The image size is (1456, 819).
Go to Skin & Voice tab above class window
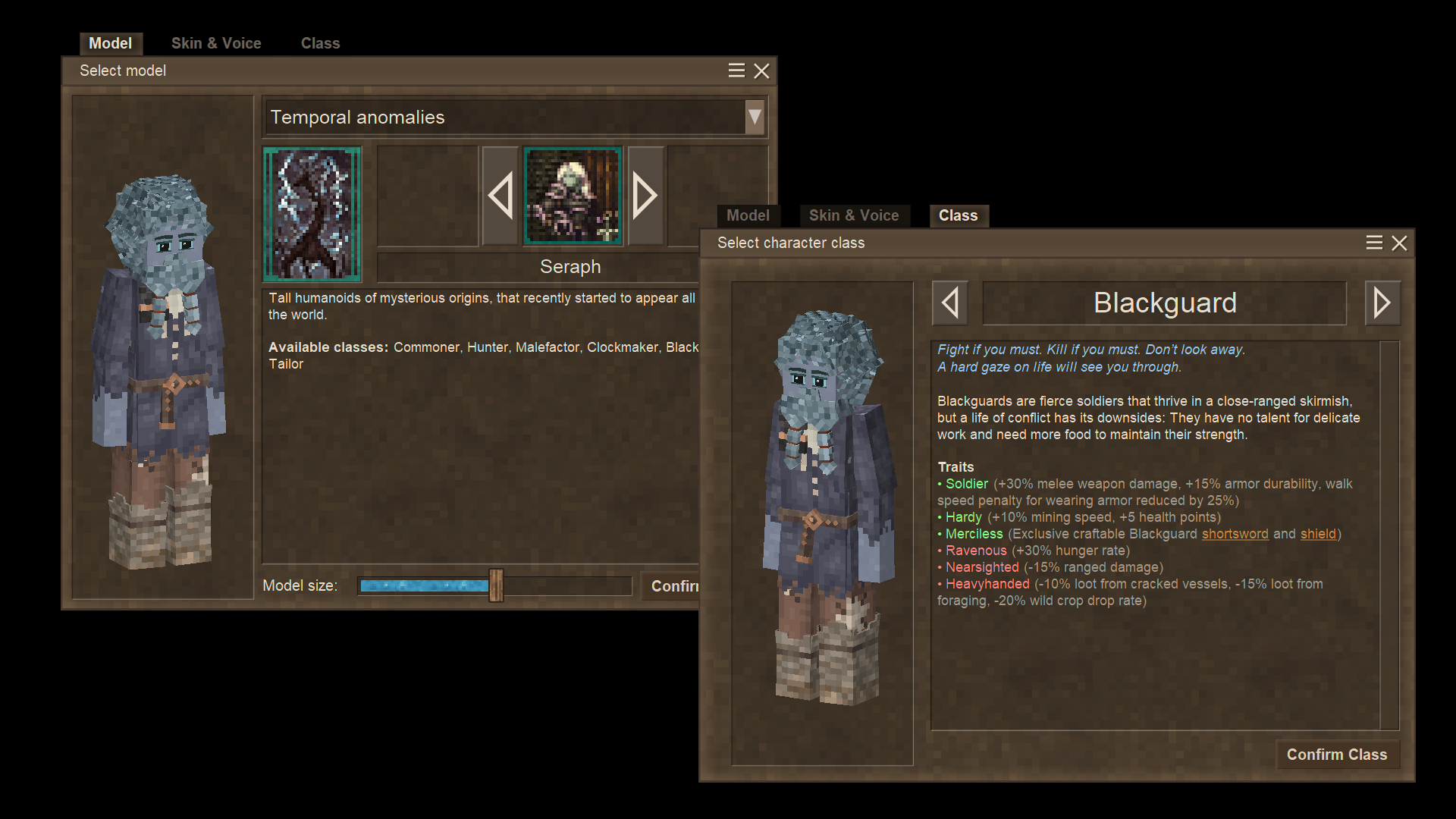(x=853, y=215)
